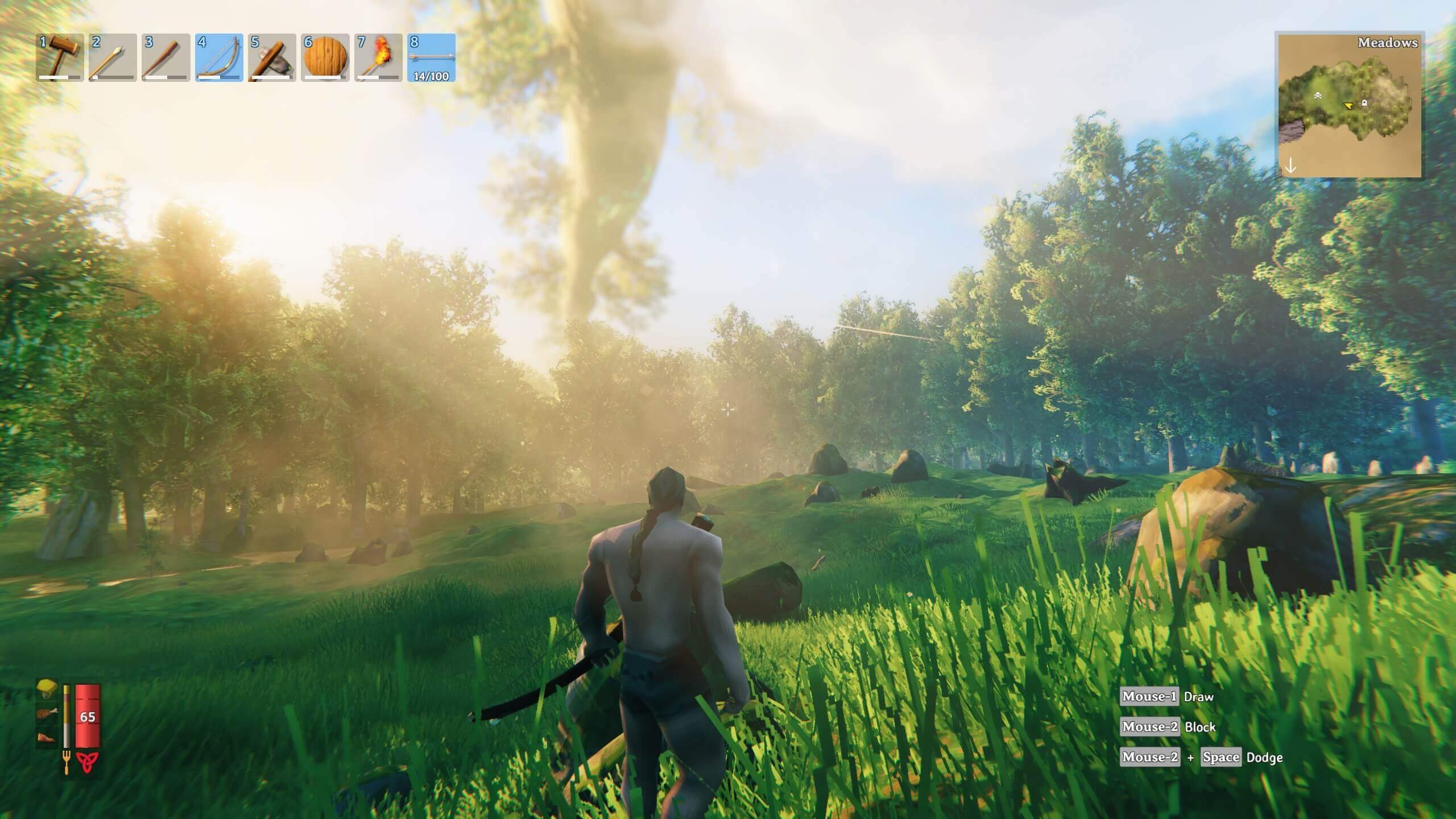The height and width of the screenshot is (819, 1456).
Task: Select the wooden hammer hotbar slot
Action: point(60,57)
